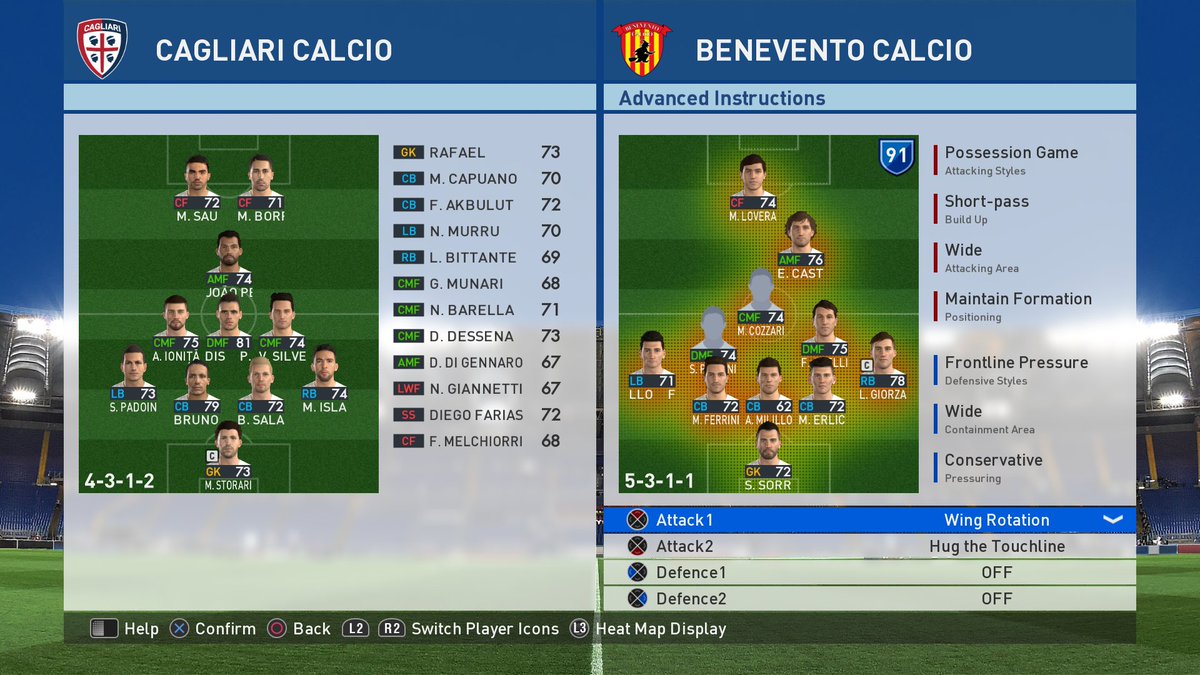Choose the Maintain Formation positioning setting
The height and width of the screenshot is (675, 1200).
(x=1018, y=305)
